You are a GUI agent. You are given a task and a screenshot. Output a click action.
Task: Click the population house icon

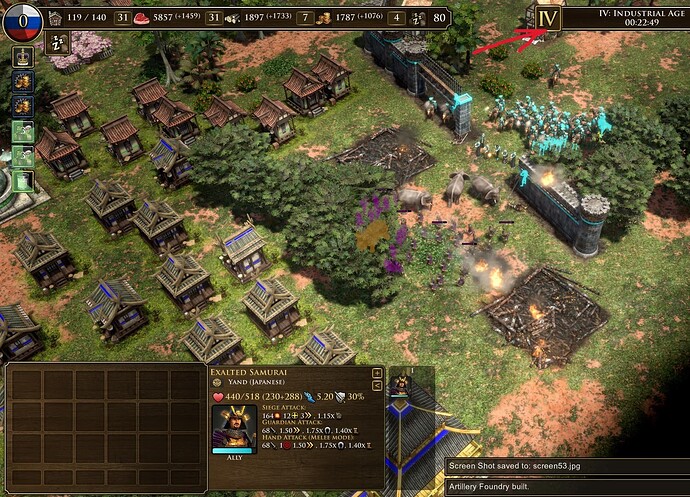pos(55,18)
